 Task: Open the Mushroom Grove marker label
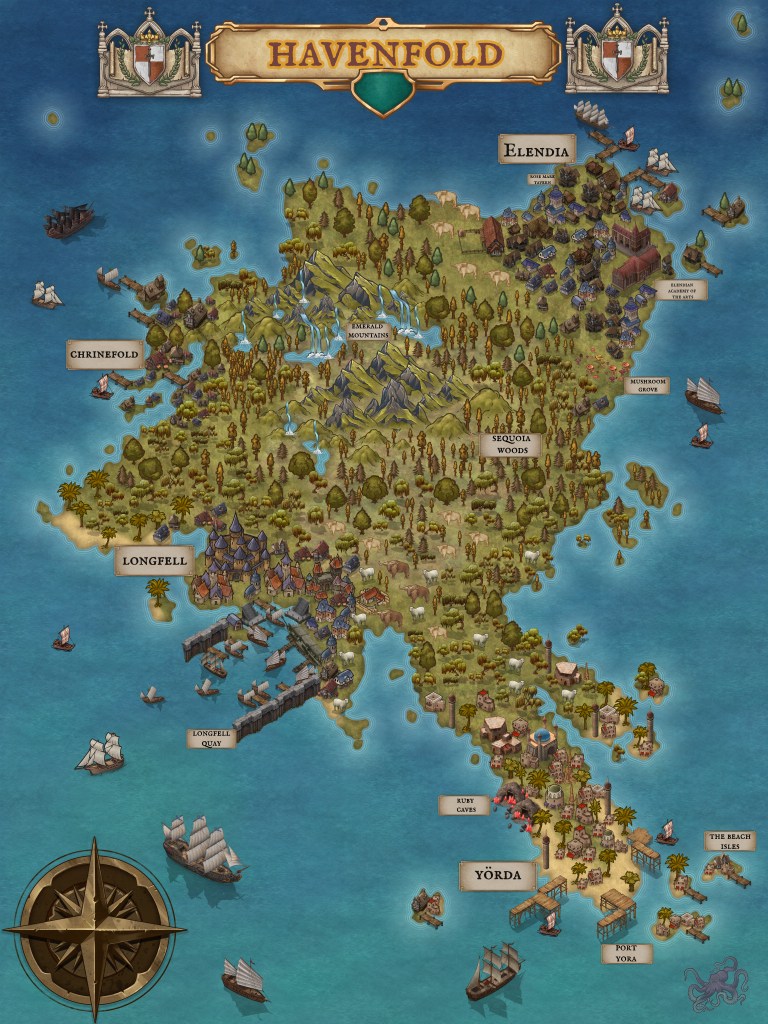click(x=646, y=385)
